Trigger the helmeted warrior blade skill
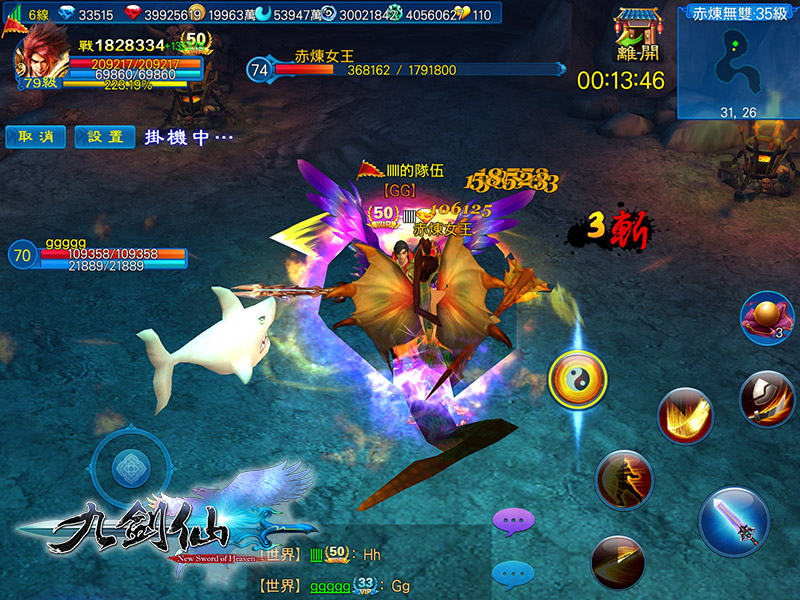 pos(767,397)
